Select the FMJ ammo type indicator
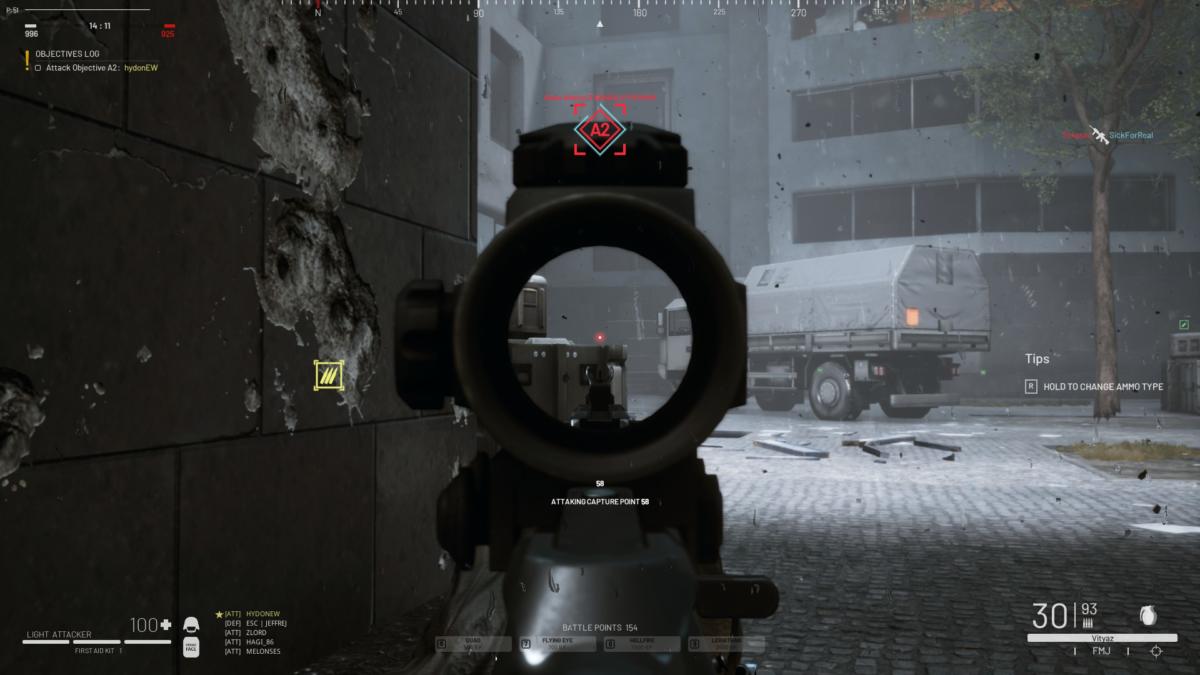The image size is (1200, 675). click(1099, 651)
